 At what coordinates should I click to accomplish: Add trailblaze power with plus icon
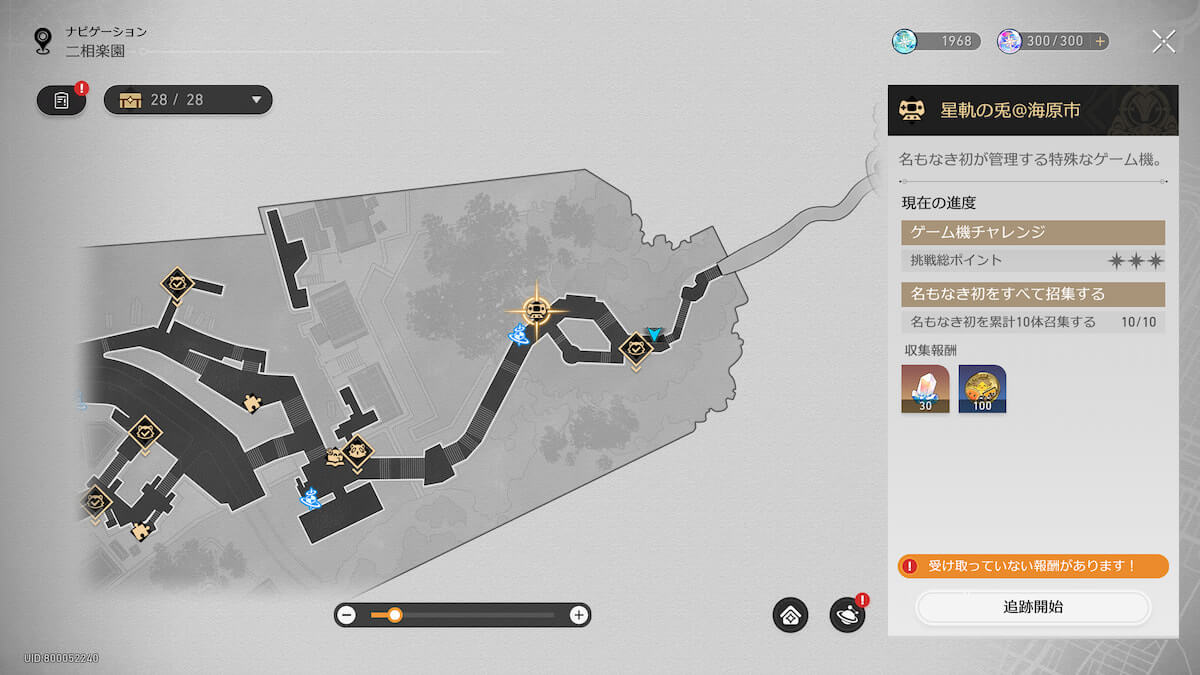1100,41
